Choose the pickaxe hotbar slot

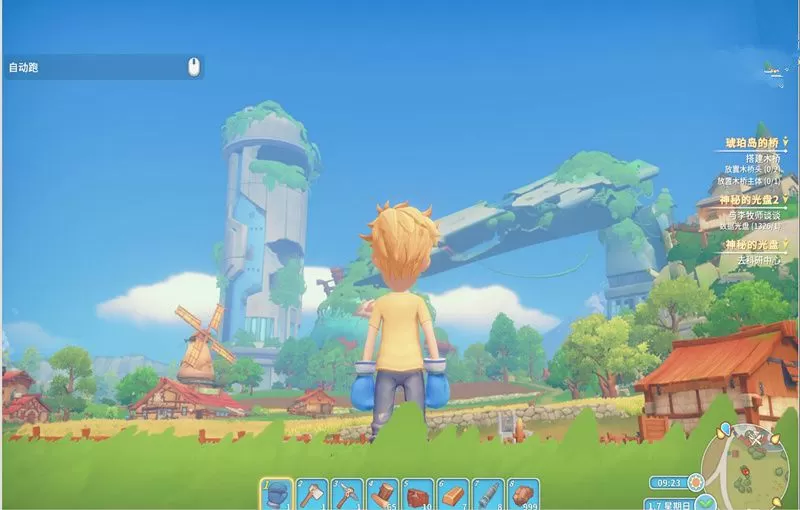[x=347, y=494]
